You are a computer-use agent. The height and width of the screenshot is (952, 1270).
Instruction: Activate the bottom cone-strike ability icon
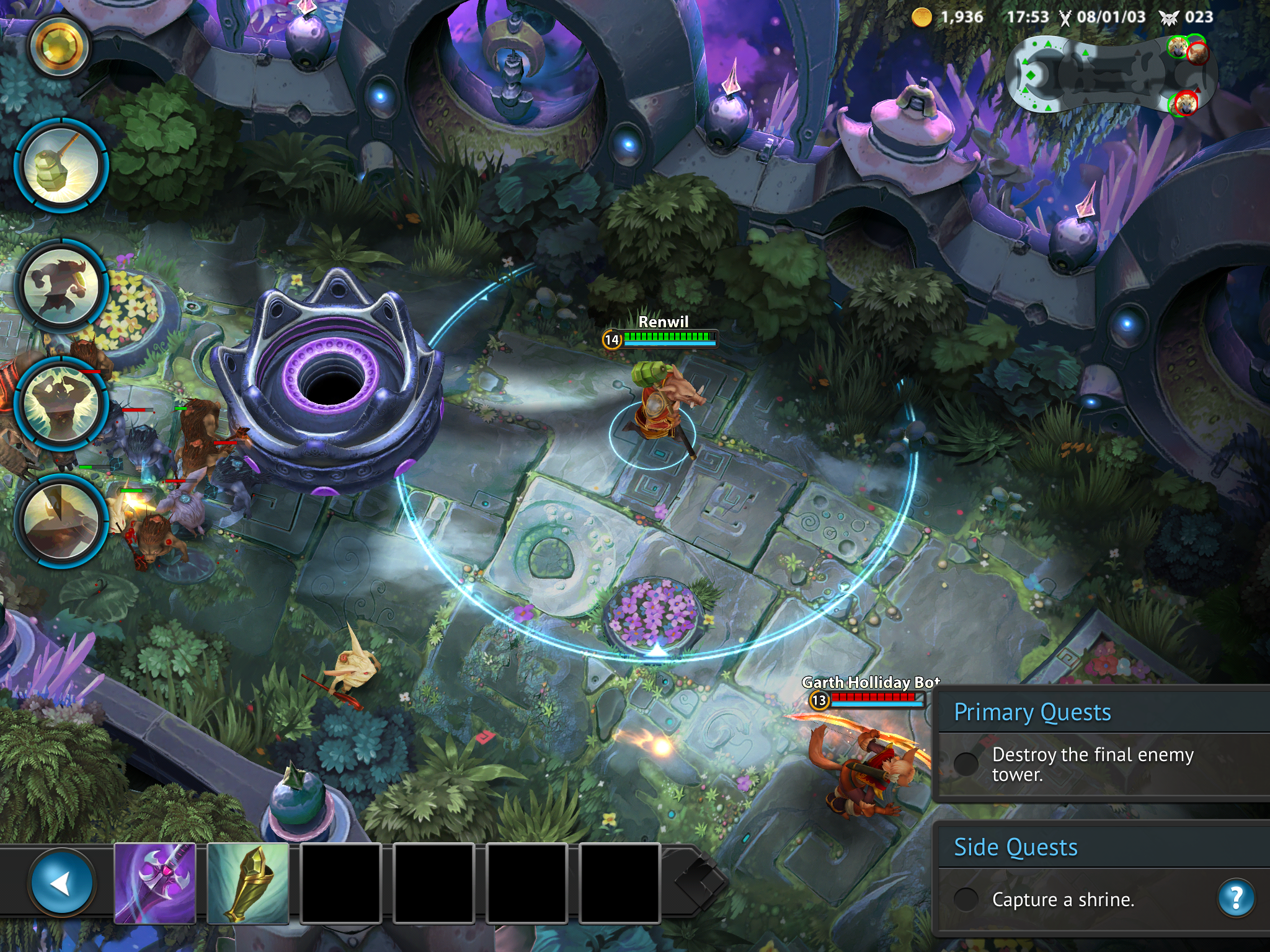(61, 521)
